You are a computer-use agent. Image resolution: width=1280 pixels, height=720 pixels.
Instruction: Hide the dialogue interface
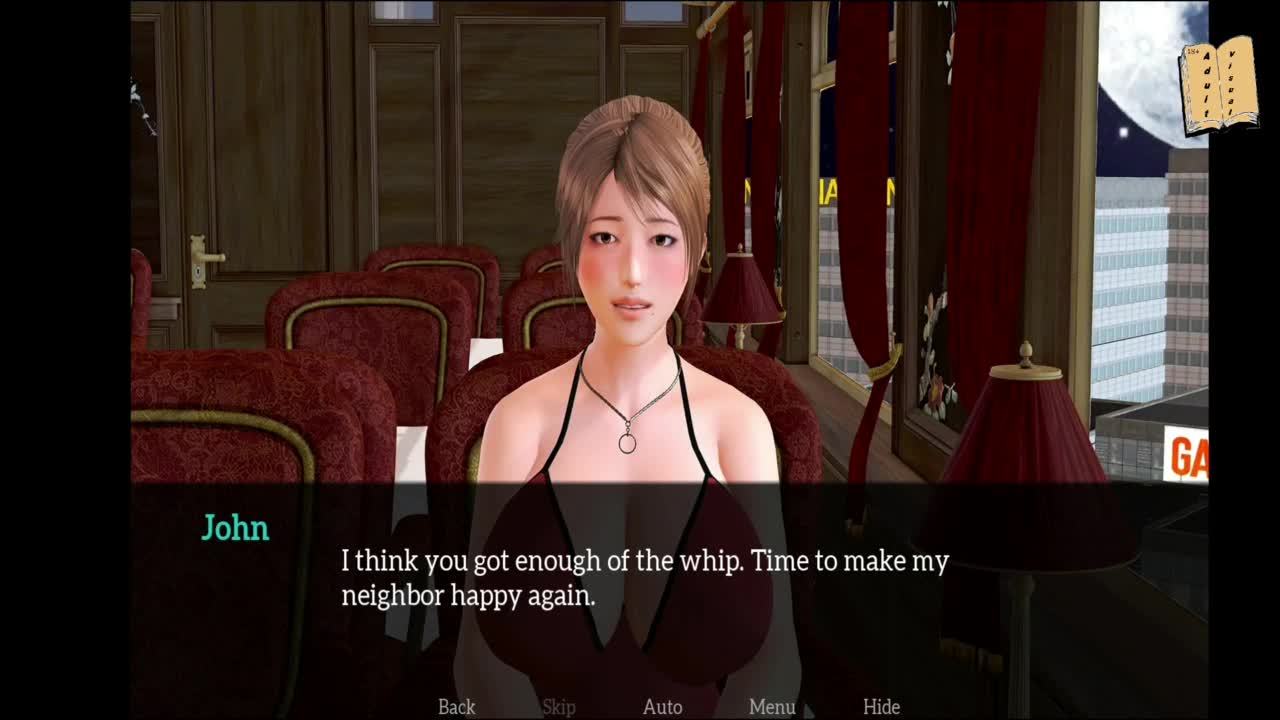(x=881, y=707)
